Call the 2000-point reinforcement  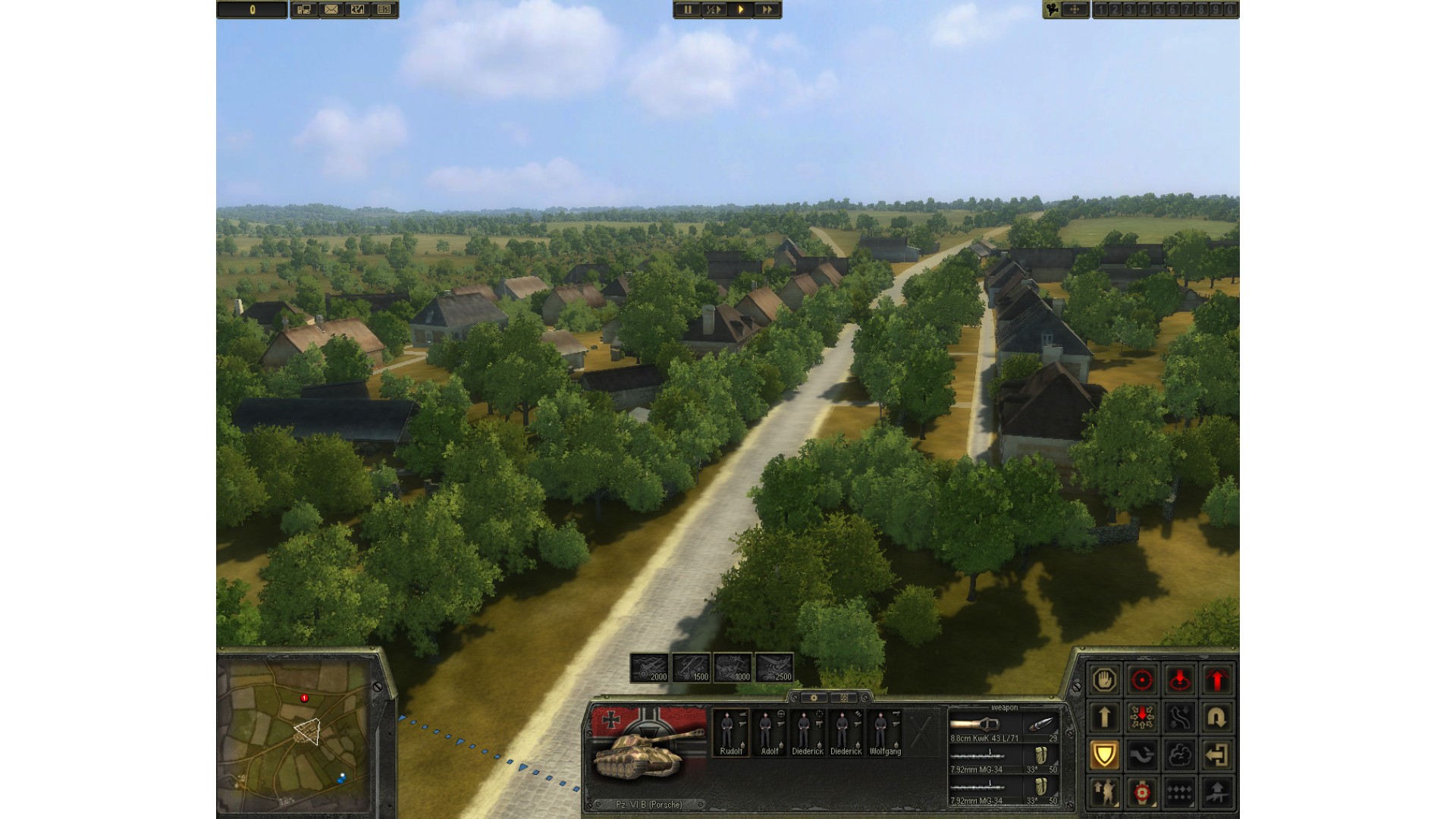tap(650, 668)
